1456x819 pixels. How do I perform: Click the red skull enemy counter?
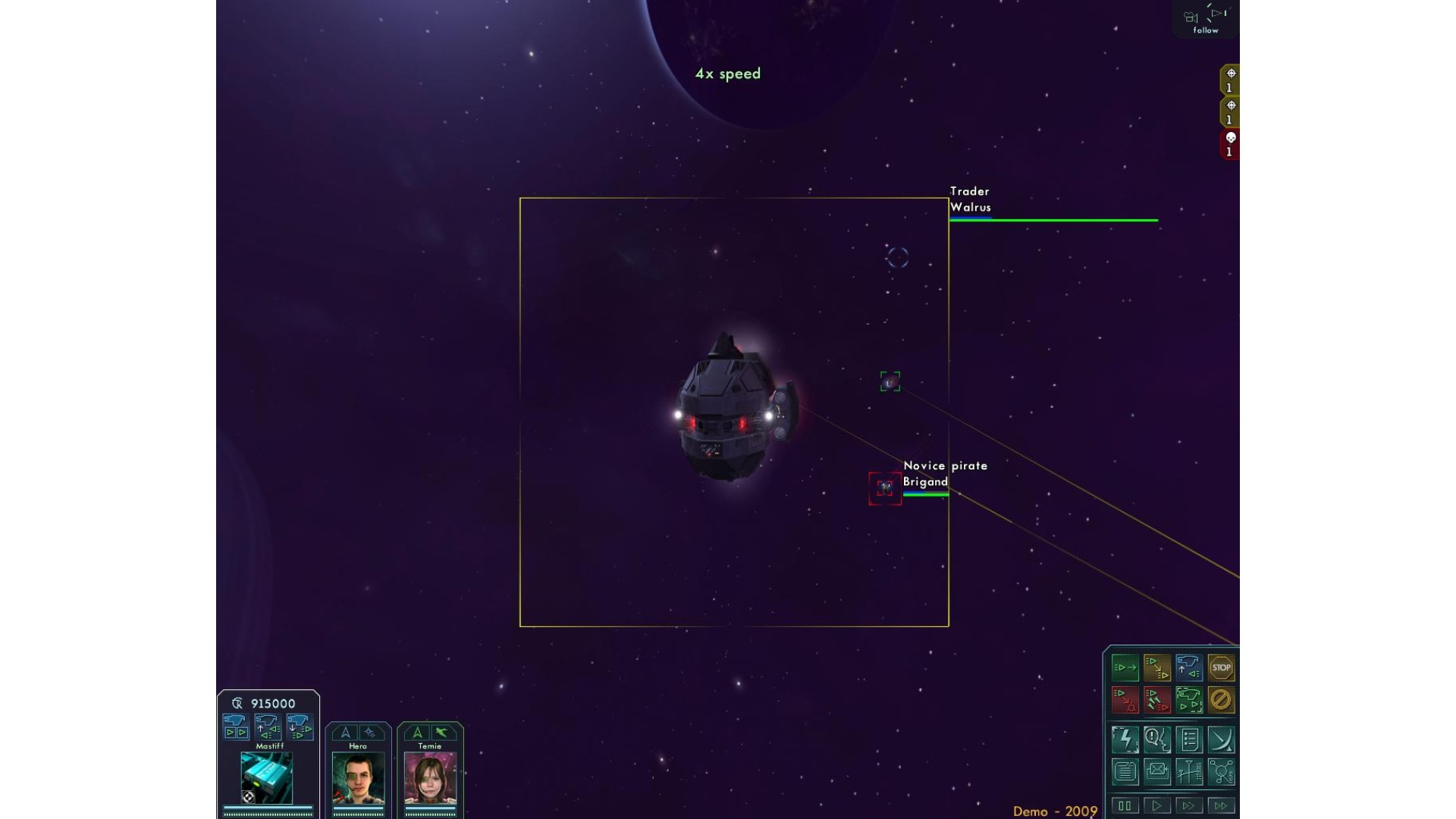(1230, 144)
